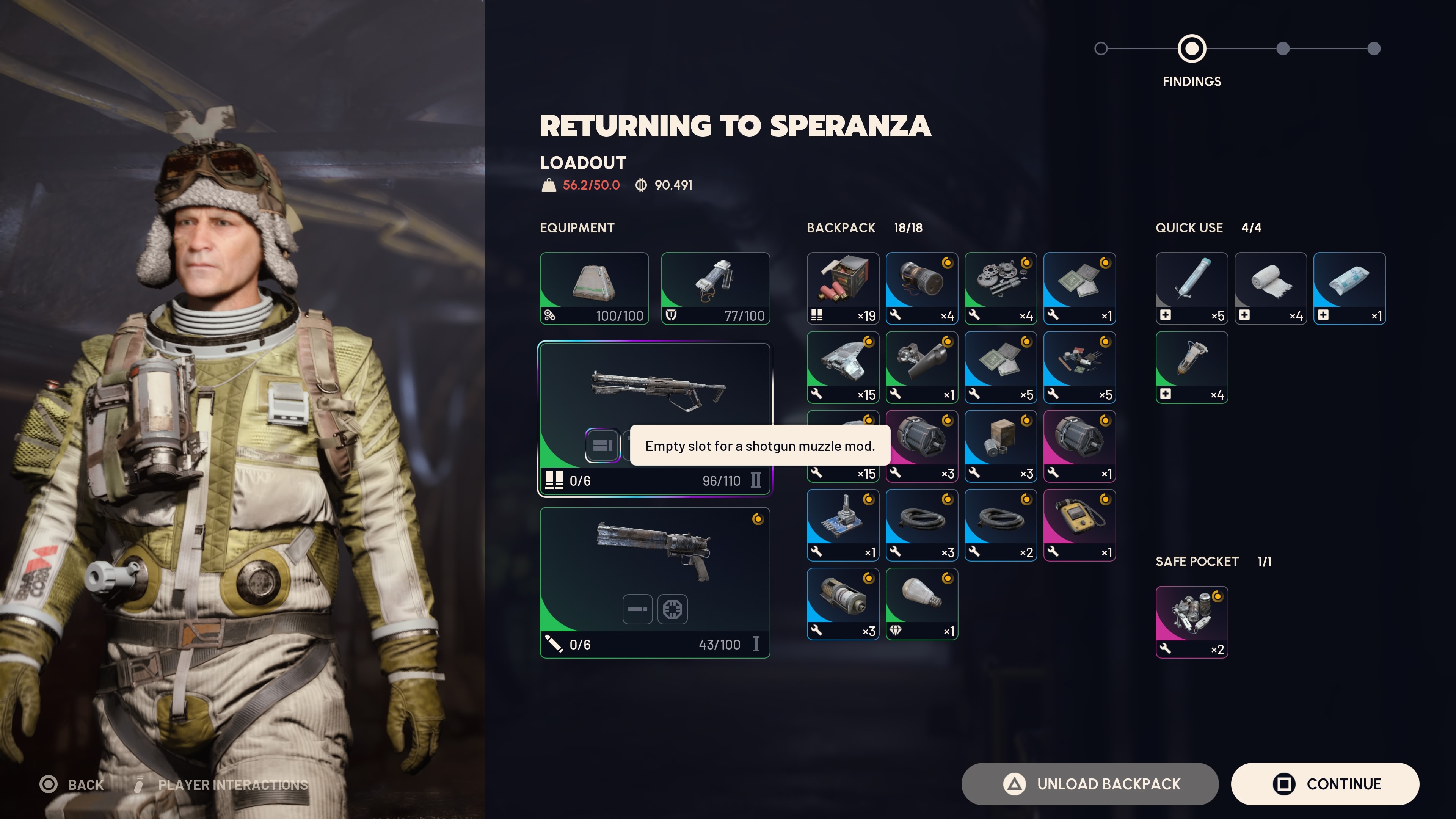This screenshot has height=819, width=1456.
Task: Open the safe pocket item slot
Action: coord(1191,622)
